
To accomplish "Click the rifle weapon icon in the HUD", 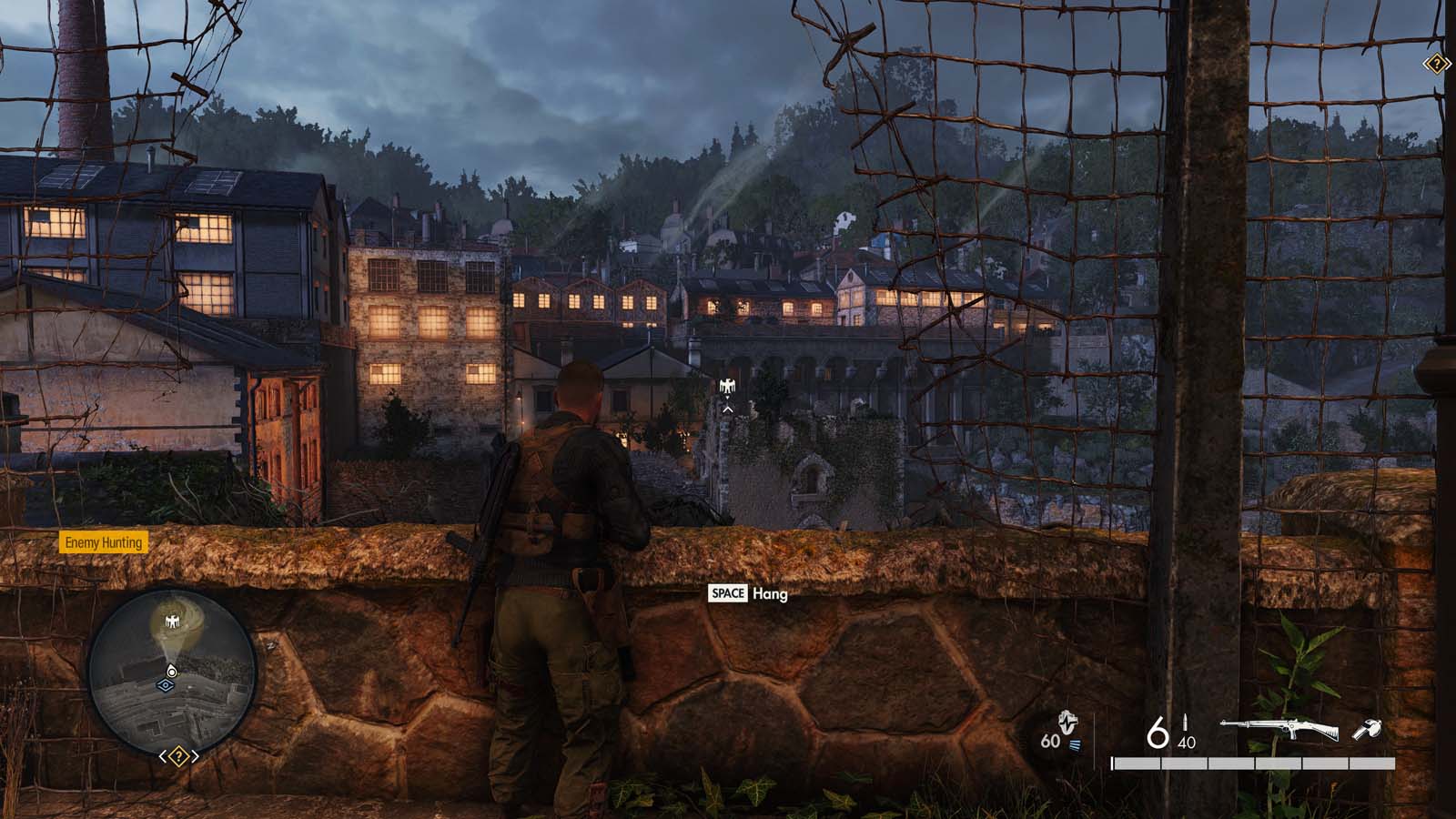I will pos(1279,726).
